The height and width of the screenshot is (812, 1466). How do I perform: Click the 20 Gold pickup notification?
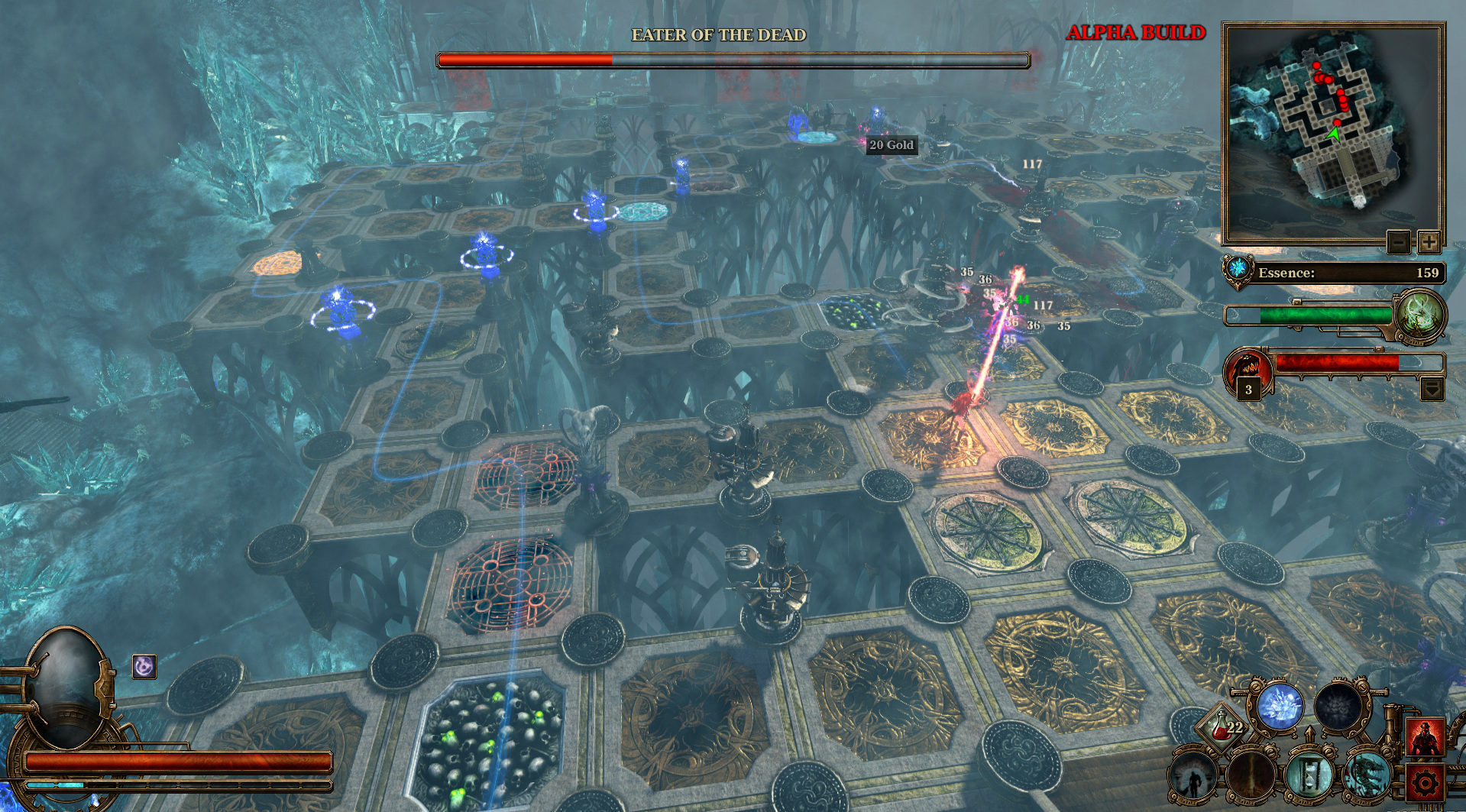click(891, 145)
